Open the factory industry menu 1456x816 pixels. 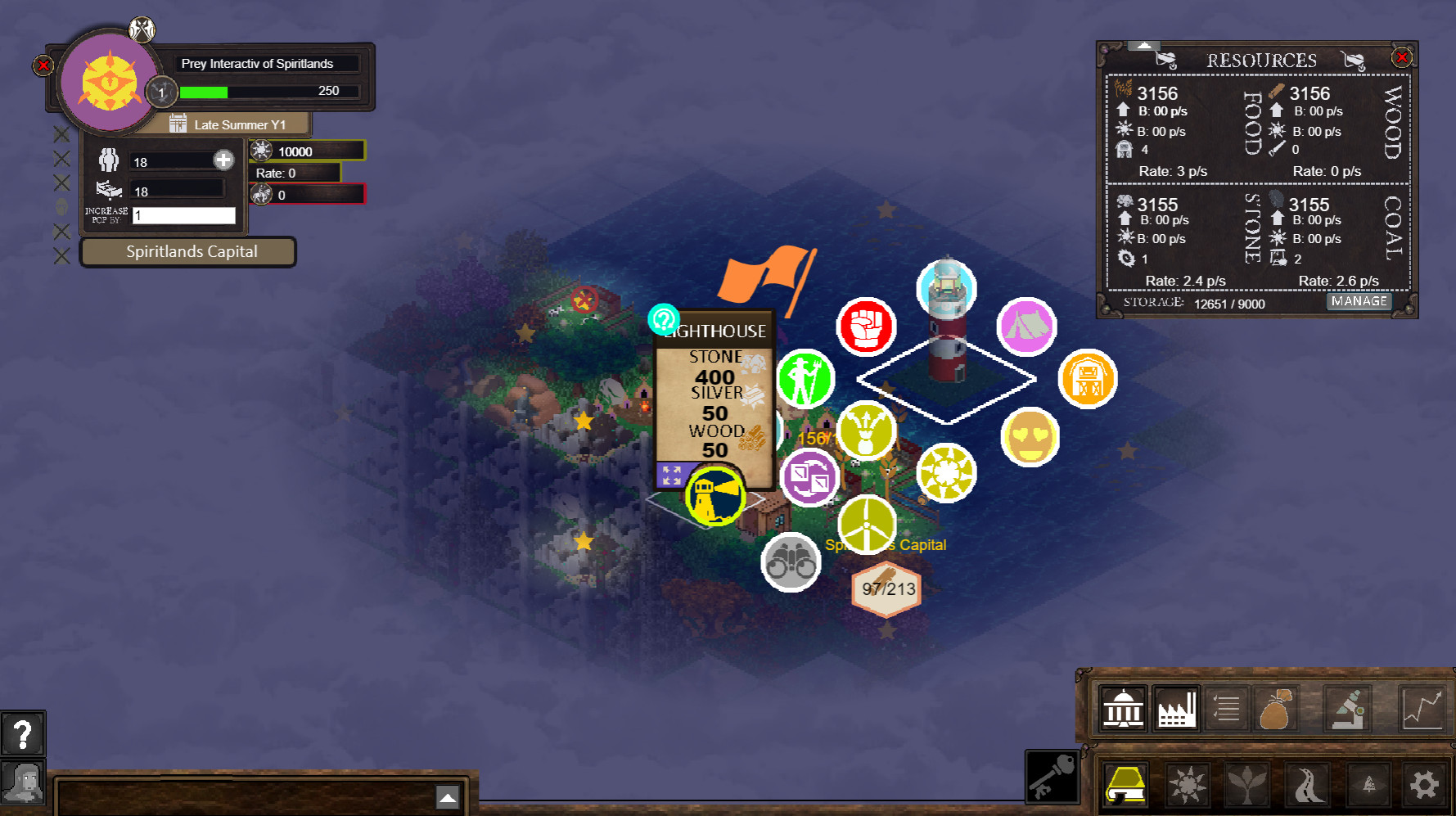point(1176,707)
